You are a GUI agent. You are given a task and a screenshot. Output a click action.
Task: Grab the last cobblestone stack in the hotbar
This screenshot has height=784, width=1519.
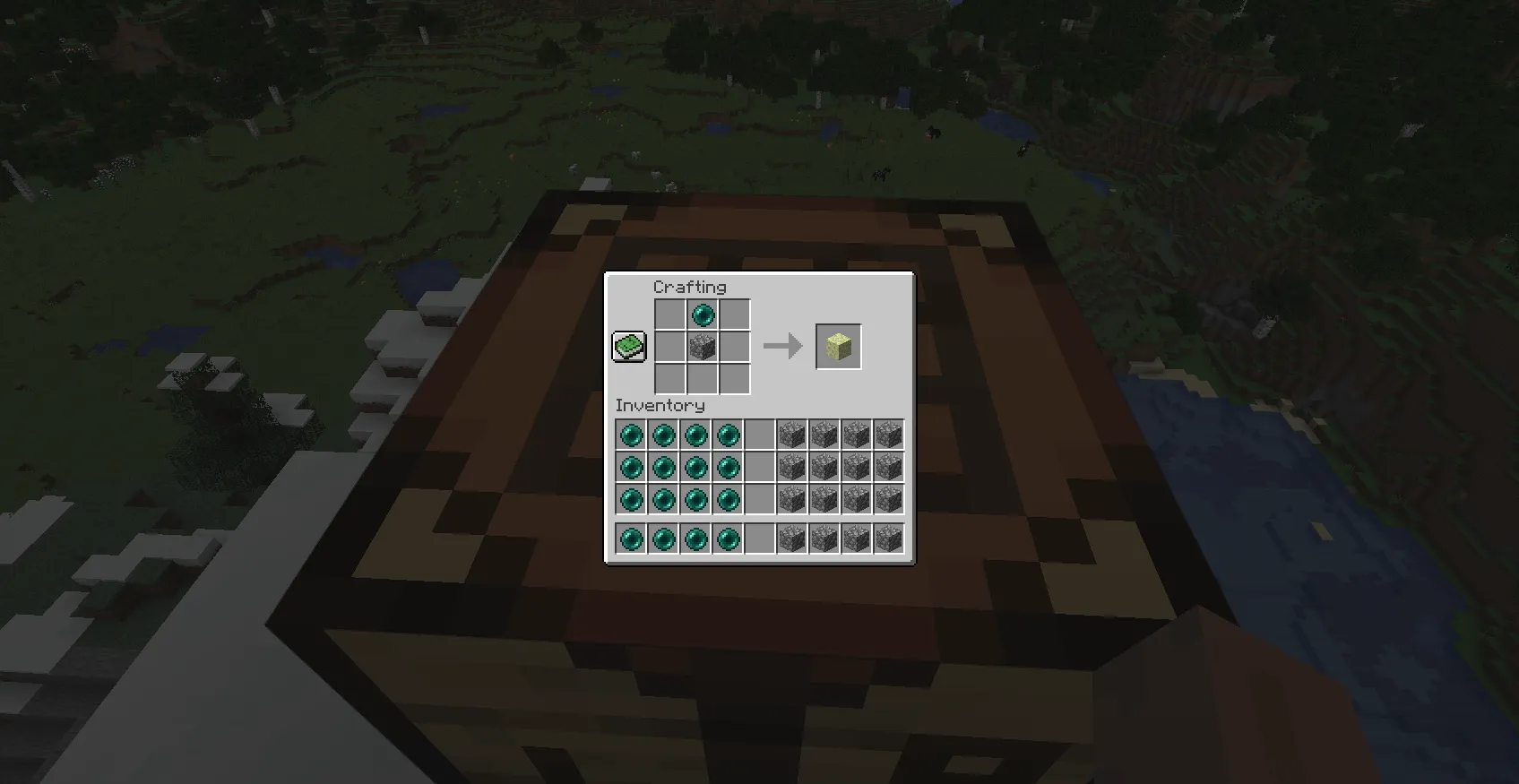(x=890, y=537)
